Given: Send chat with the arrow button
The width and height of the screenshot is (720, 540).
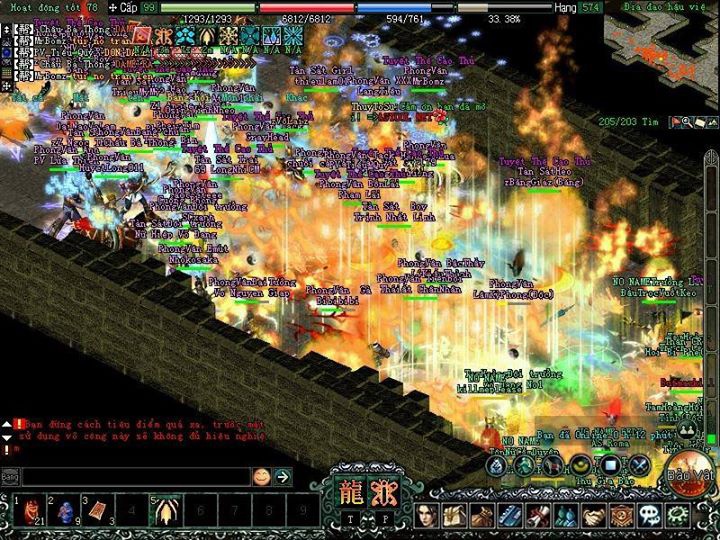Looking at the screenshot, I should click(282, 476).
